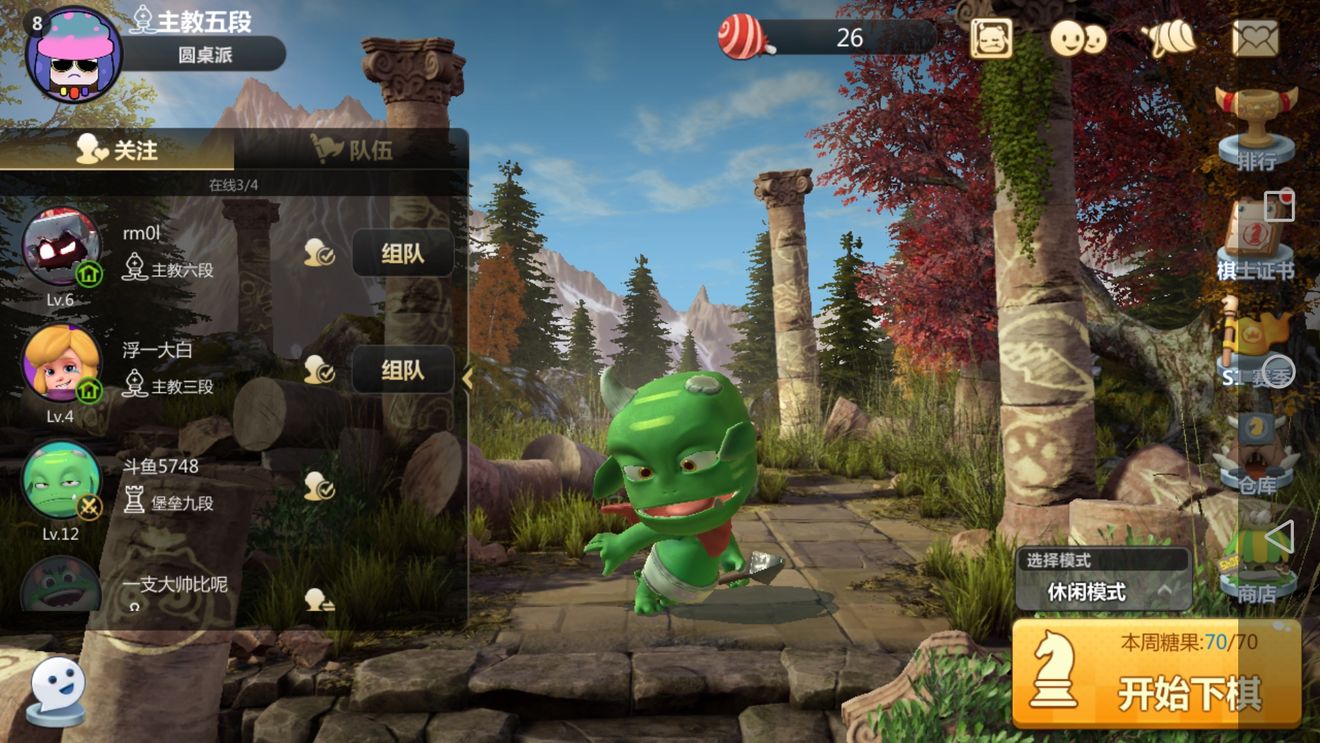Collapse the friends list panel arrow
The width and height of the screenshot is (1320, 743).
467,377
